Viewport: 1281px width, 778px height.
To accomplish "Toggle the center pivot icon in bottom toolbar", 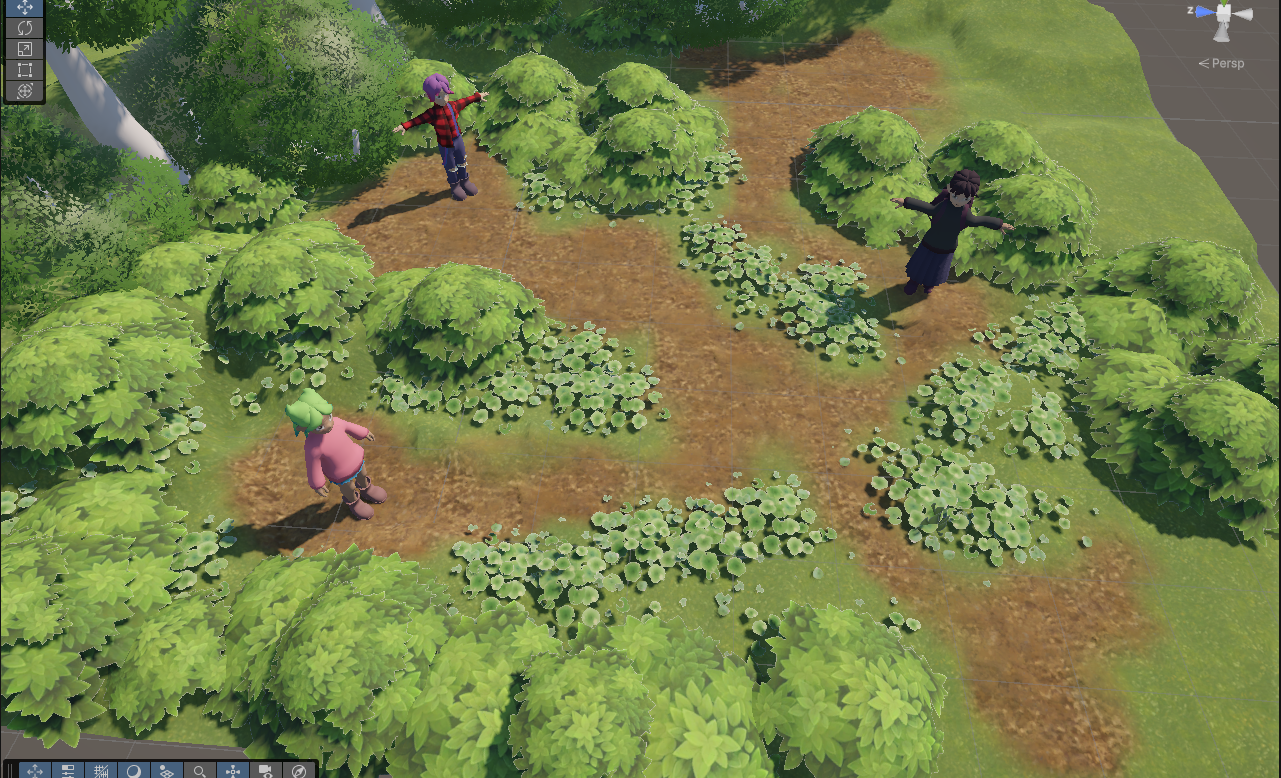I will click(x=234, y=771).
